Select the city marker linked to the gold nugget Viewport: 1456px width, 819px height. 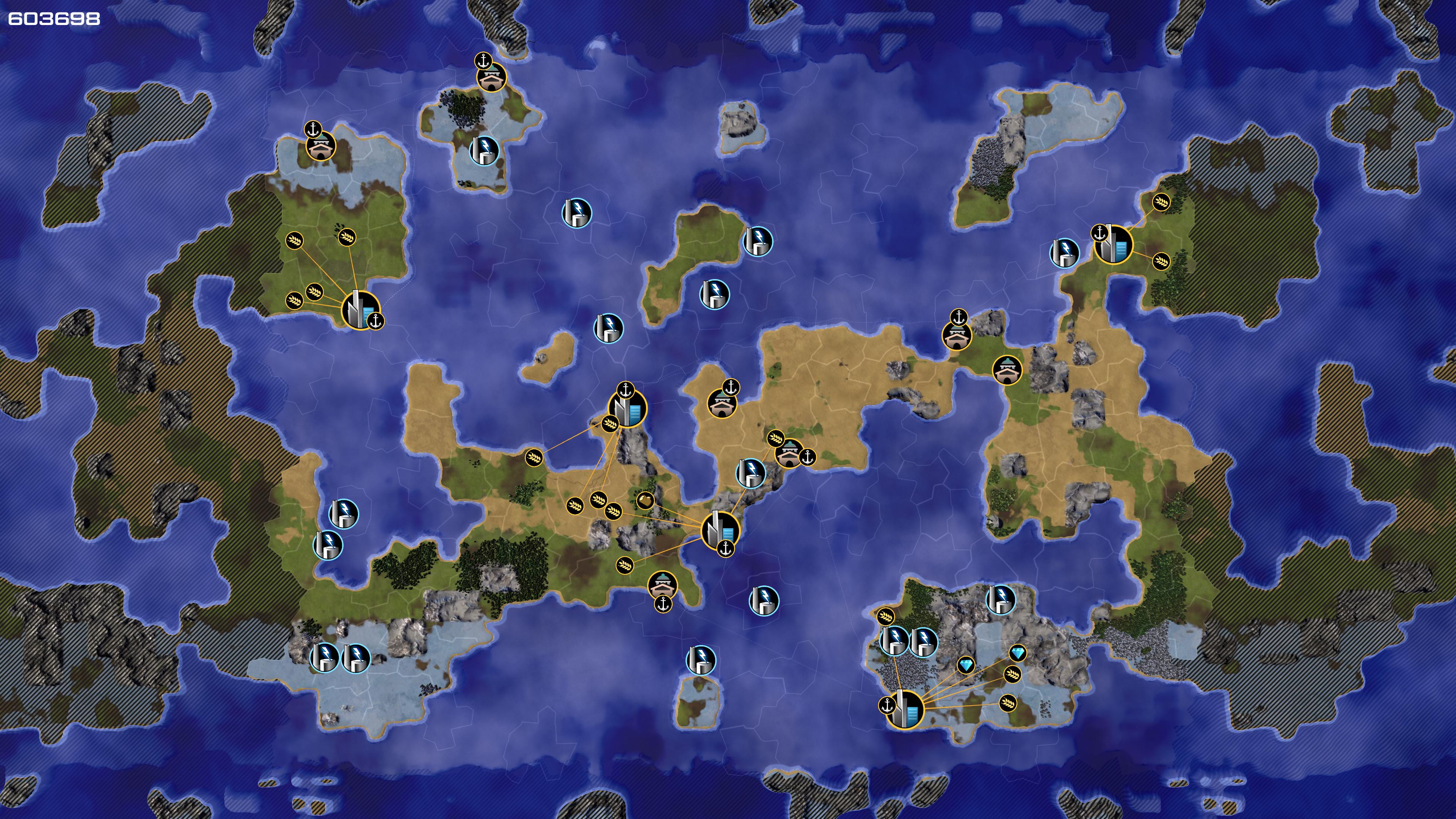click(x=720, y=530)
